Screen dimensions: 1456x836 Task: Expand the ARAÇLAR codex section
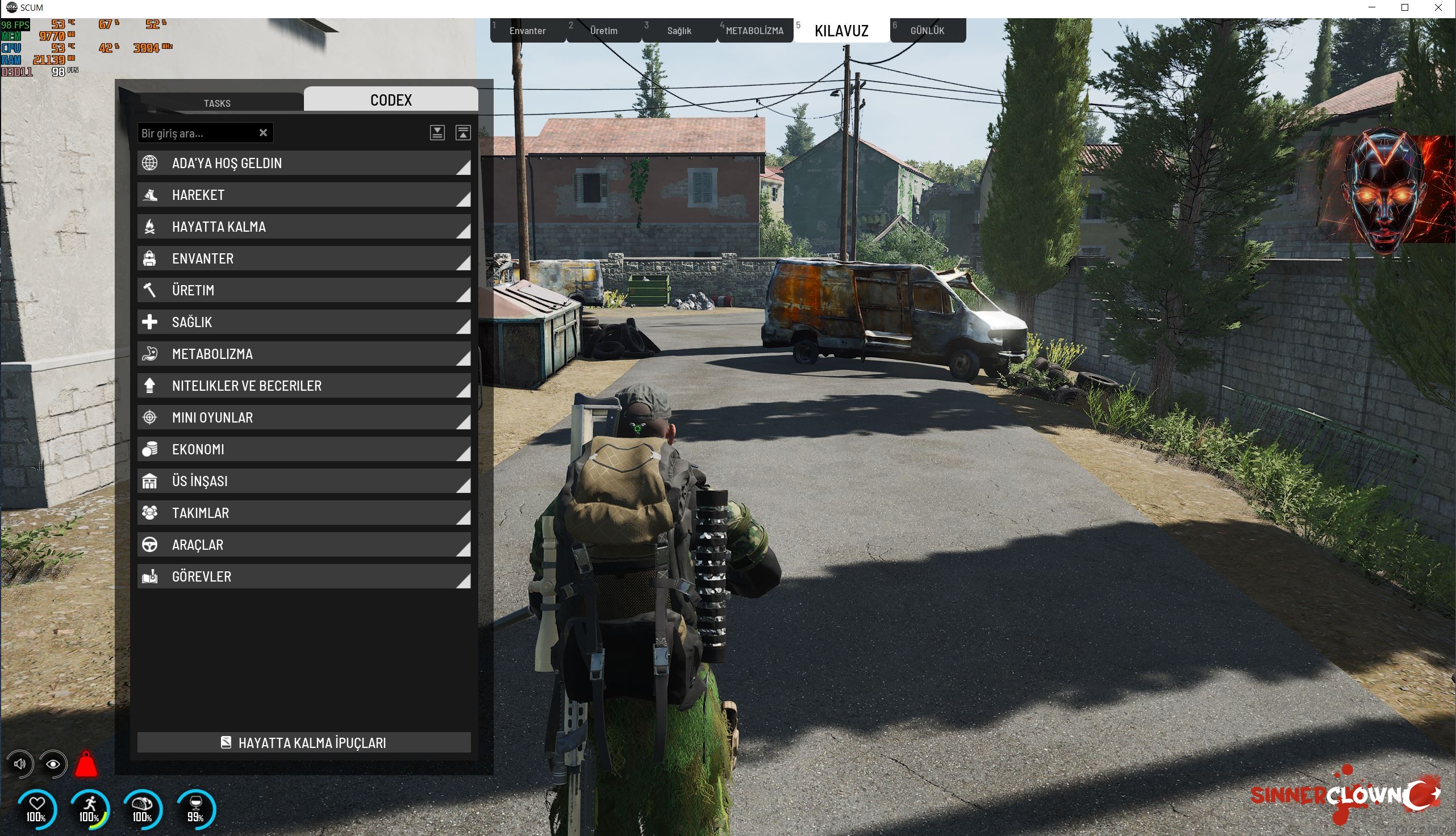tap(304, 544)
